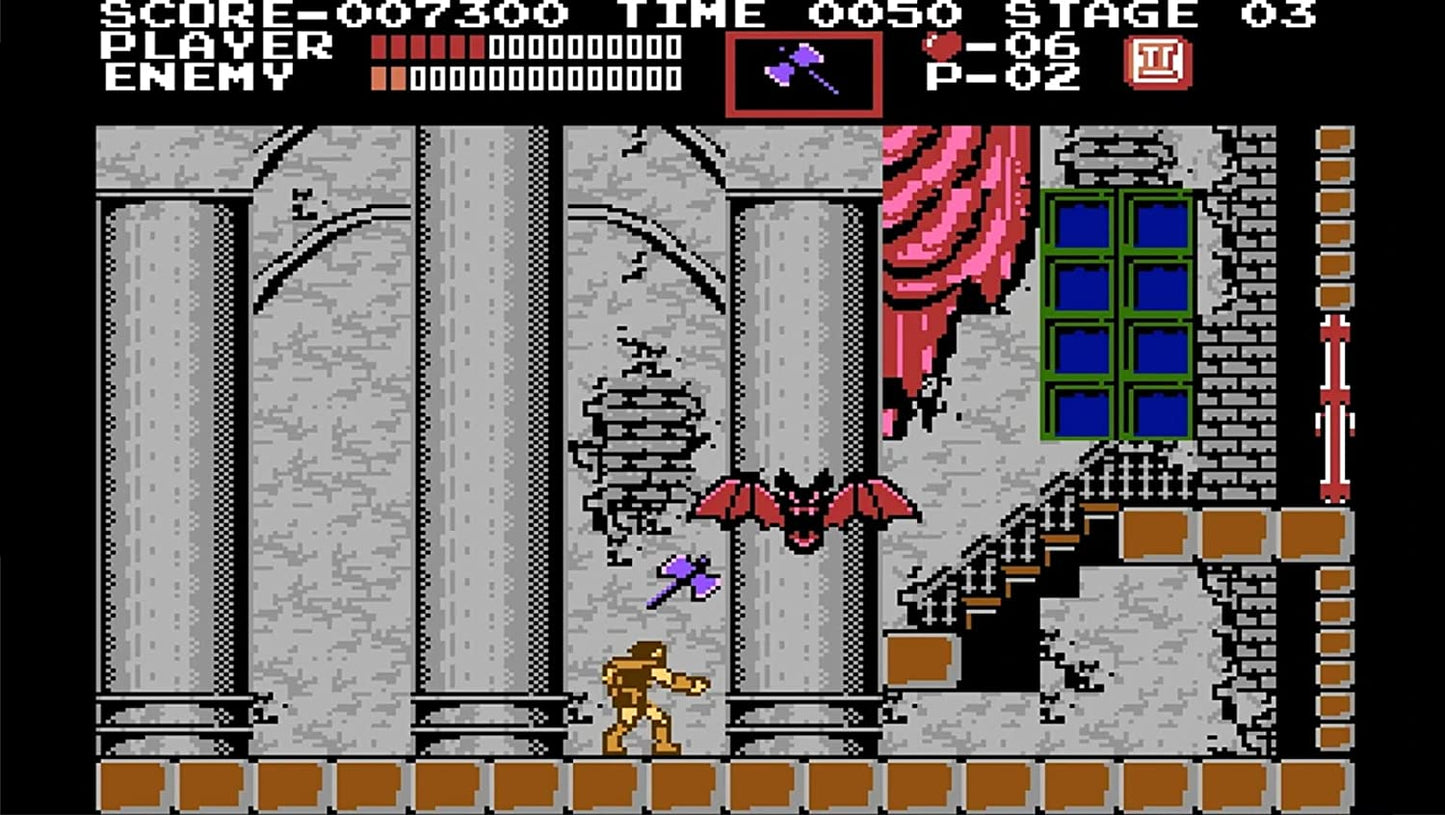Click the heart counter icon
1445x815 pixels.
(x=941, y=45)
